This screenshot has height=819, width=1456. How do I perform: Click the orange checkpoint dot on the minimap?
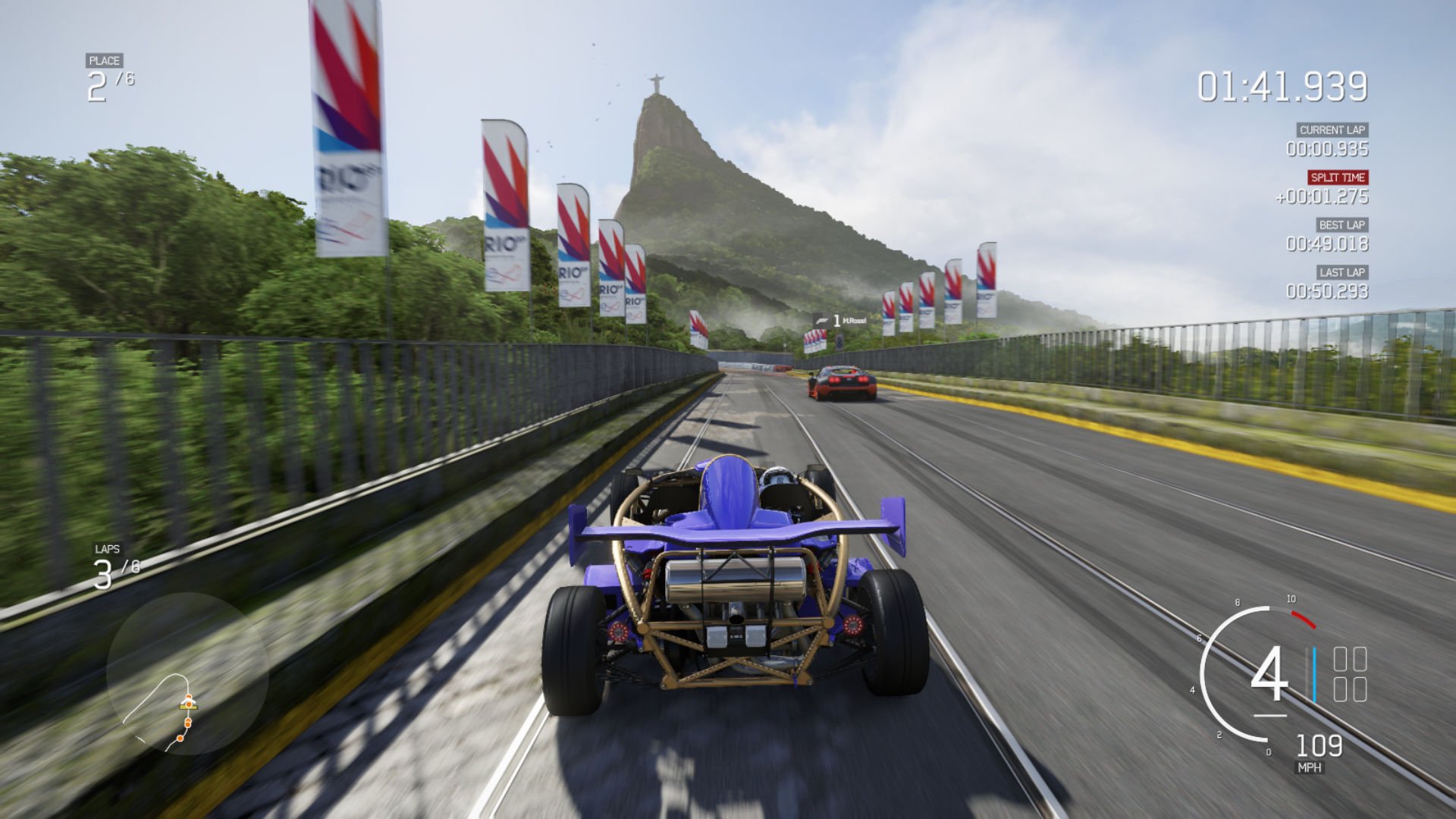tap(180, 739)
